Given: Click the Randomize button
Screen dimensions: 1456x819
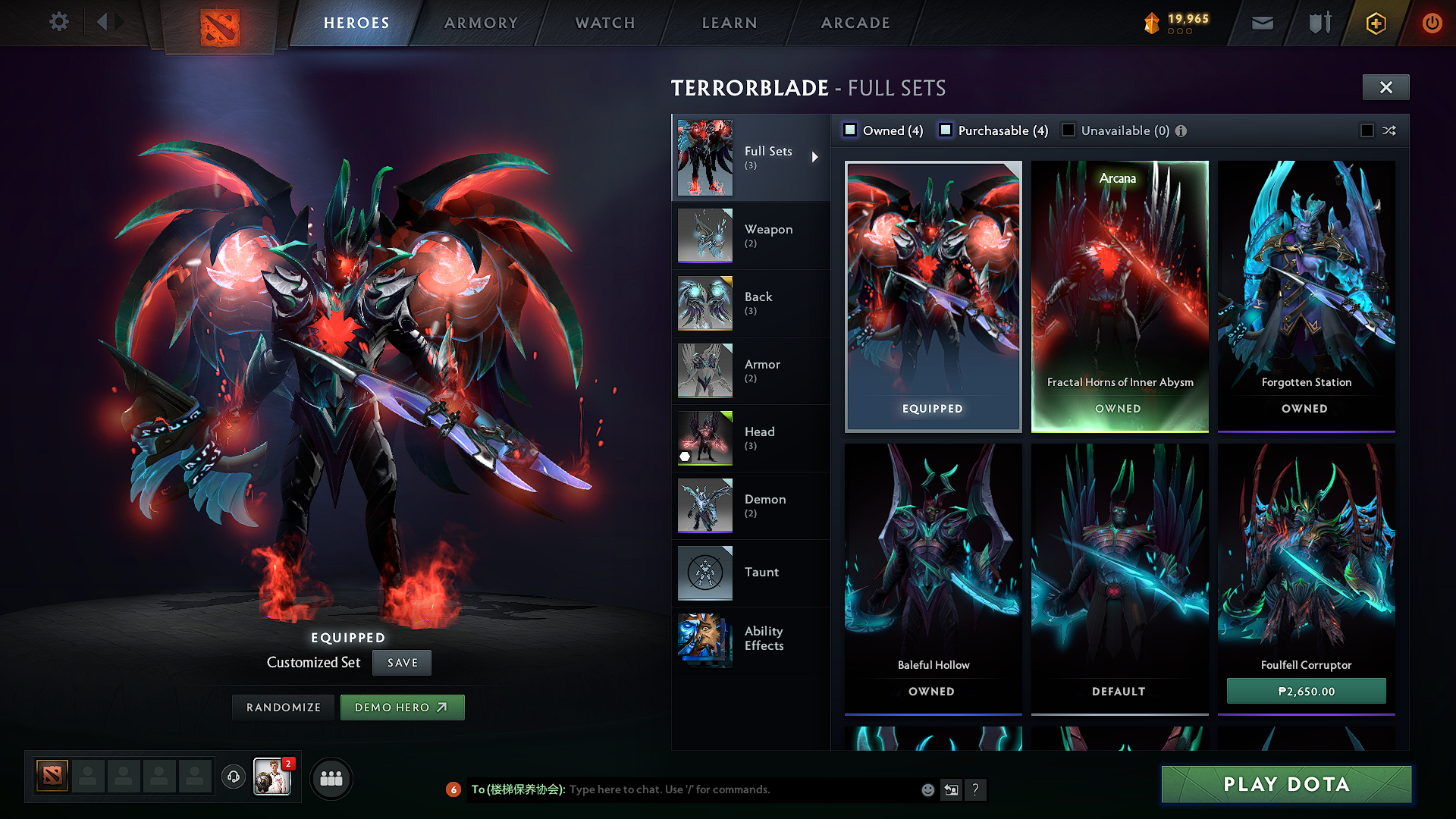Looking at the screenshot, I should 284,708.
